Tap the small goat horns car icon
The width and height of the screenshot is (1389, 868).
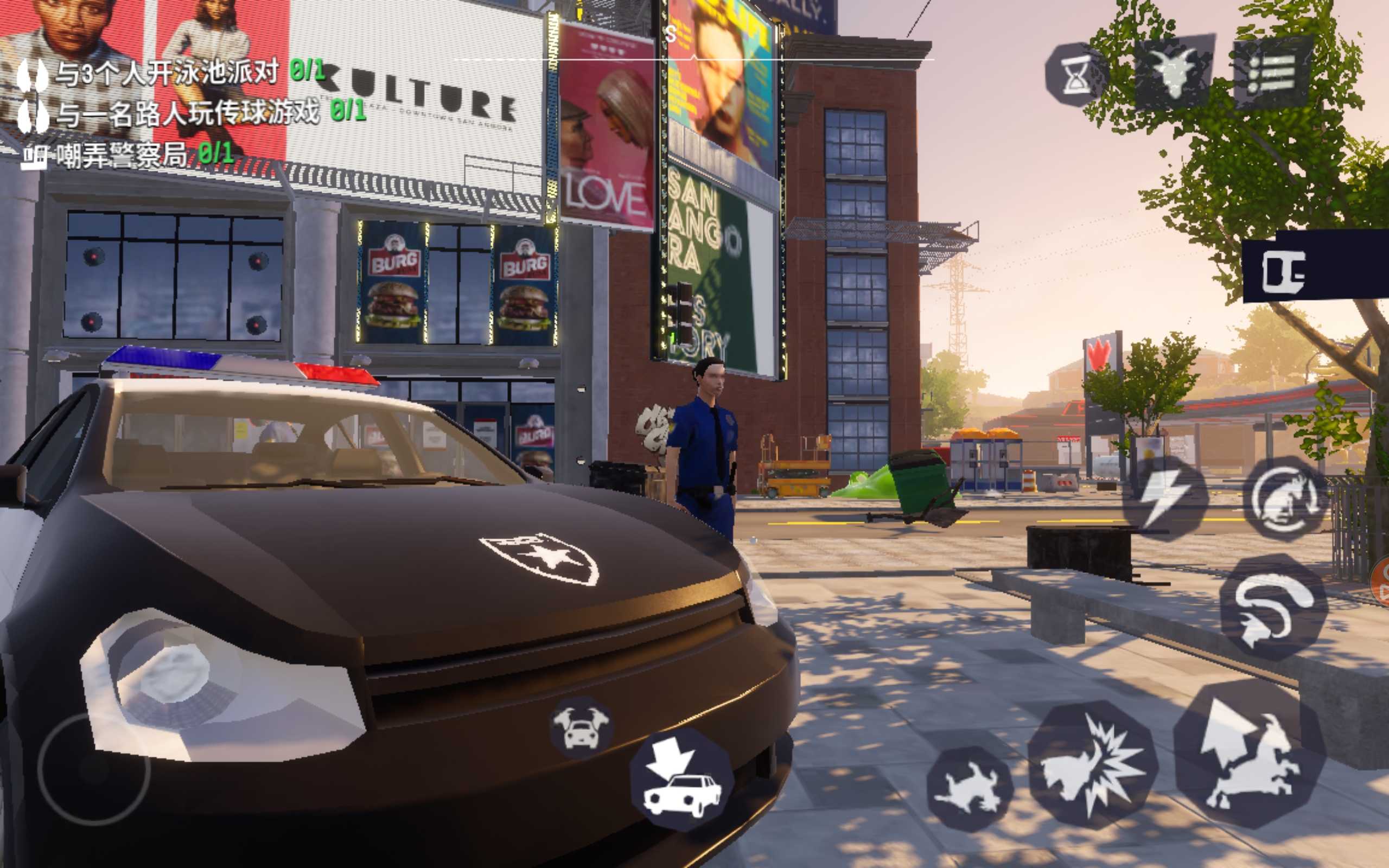(x=581, y=728)
